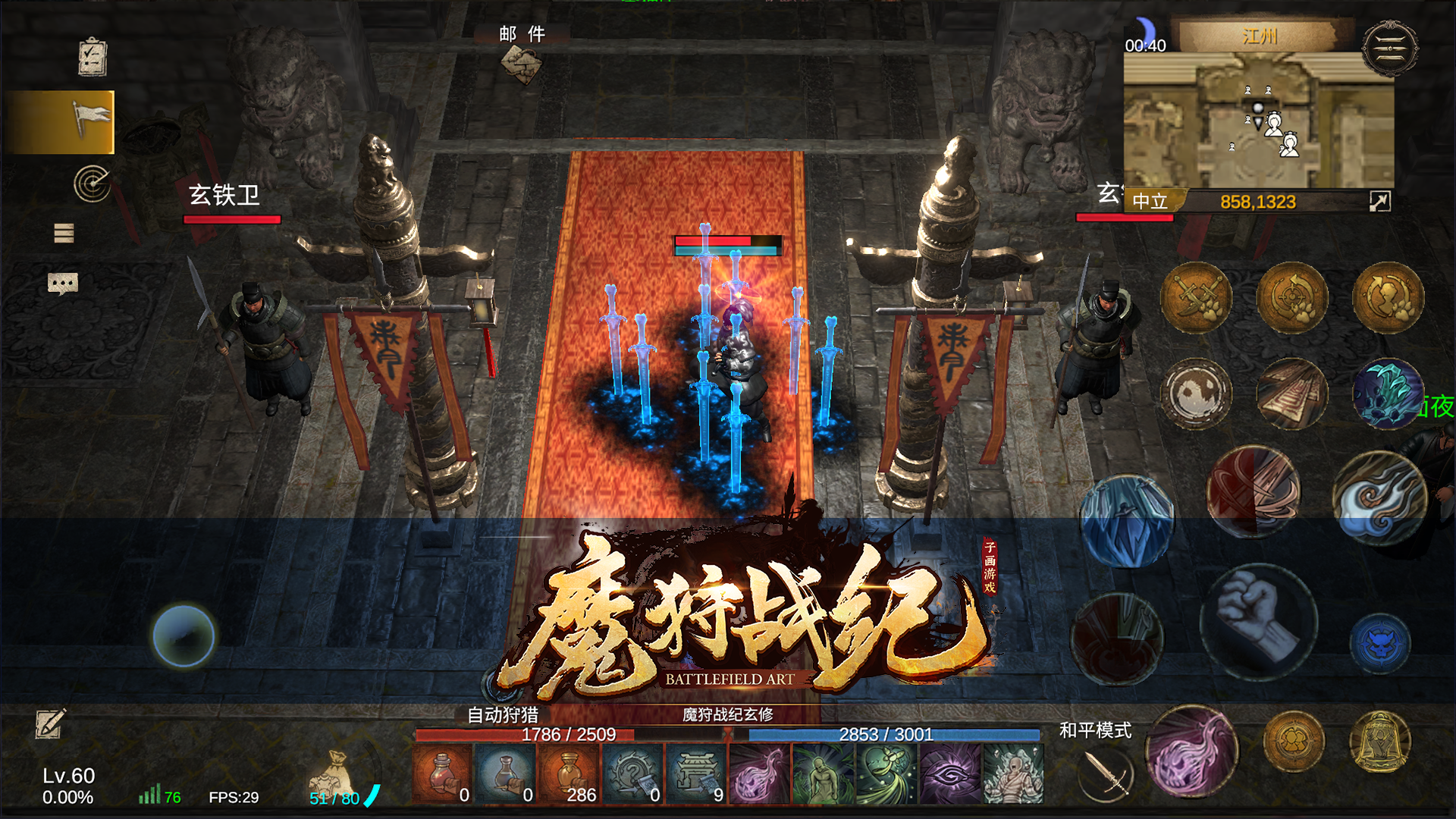
Task: Activate the blue ice swords skill icon
Action: click(1128, 521)
